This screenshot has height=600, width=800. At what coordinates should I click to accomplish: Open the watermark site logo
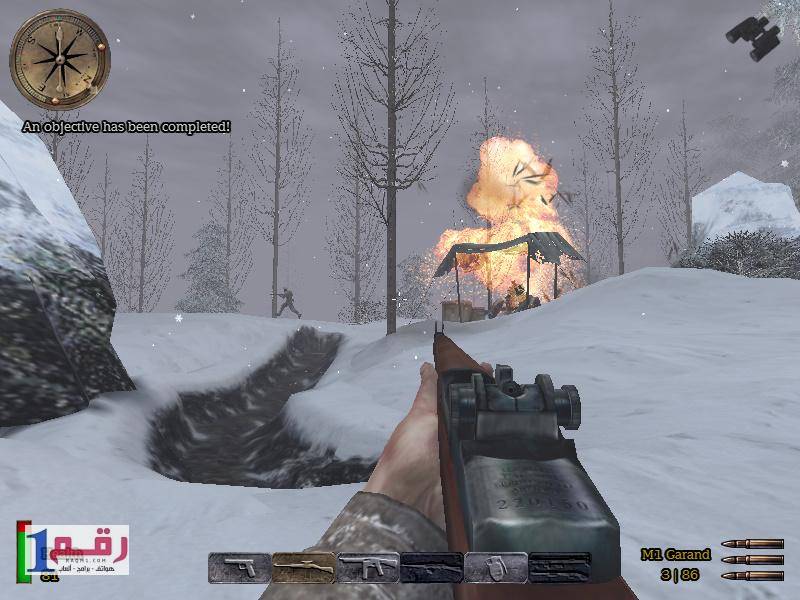click(73, 549)
